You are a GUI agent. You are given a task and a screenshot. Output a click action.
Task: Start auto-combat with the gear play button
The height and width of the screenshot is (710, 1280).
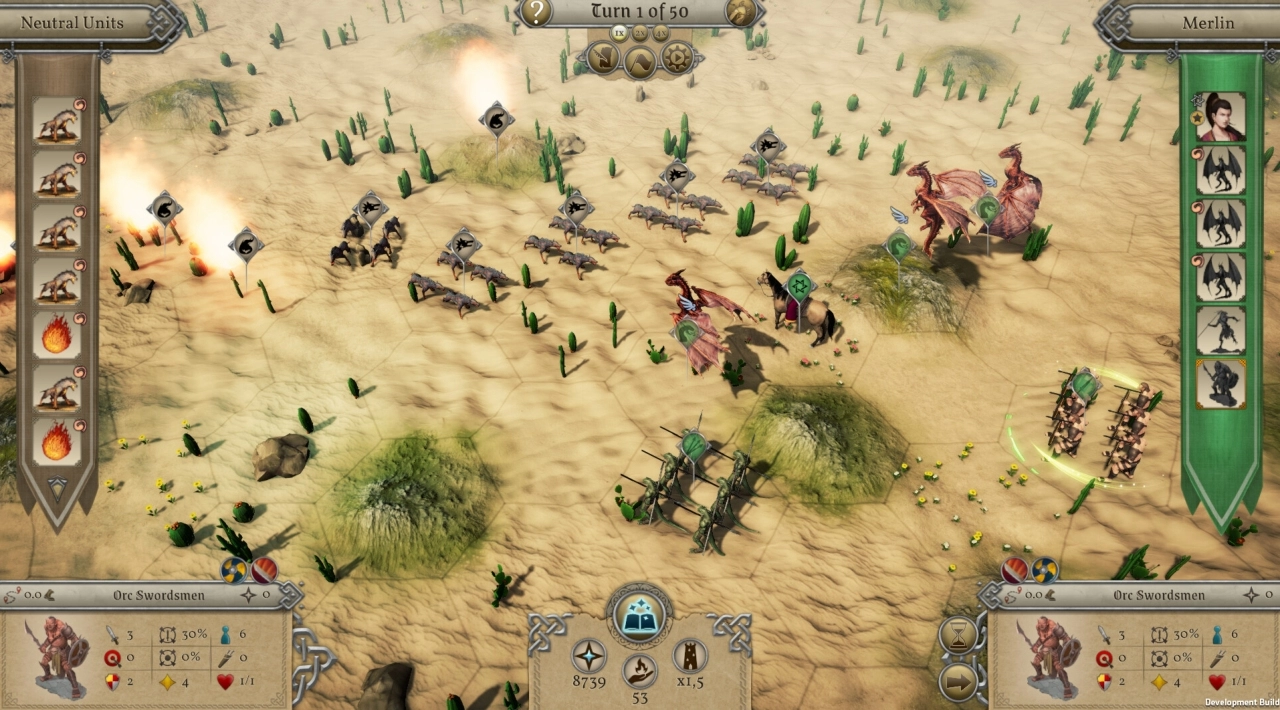click(677, 57)
